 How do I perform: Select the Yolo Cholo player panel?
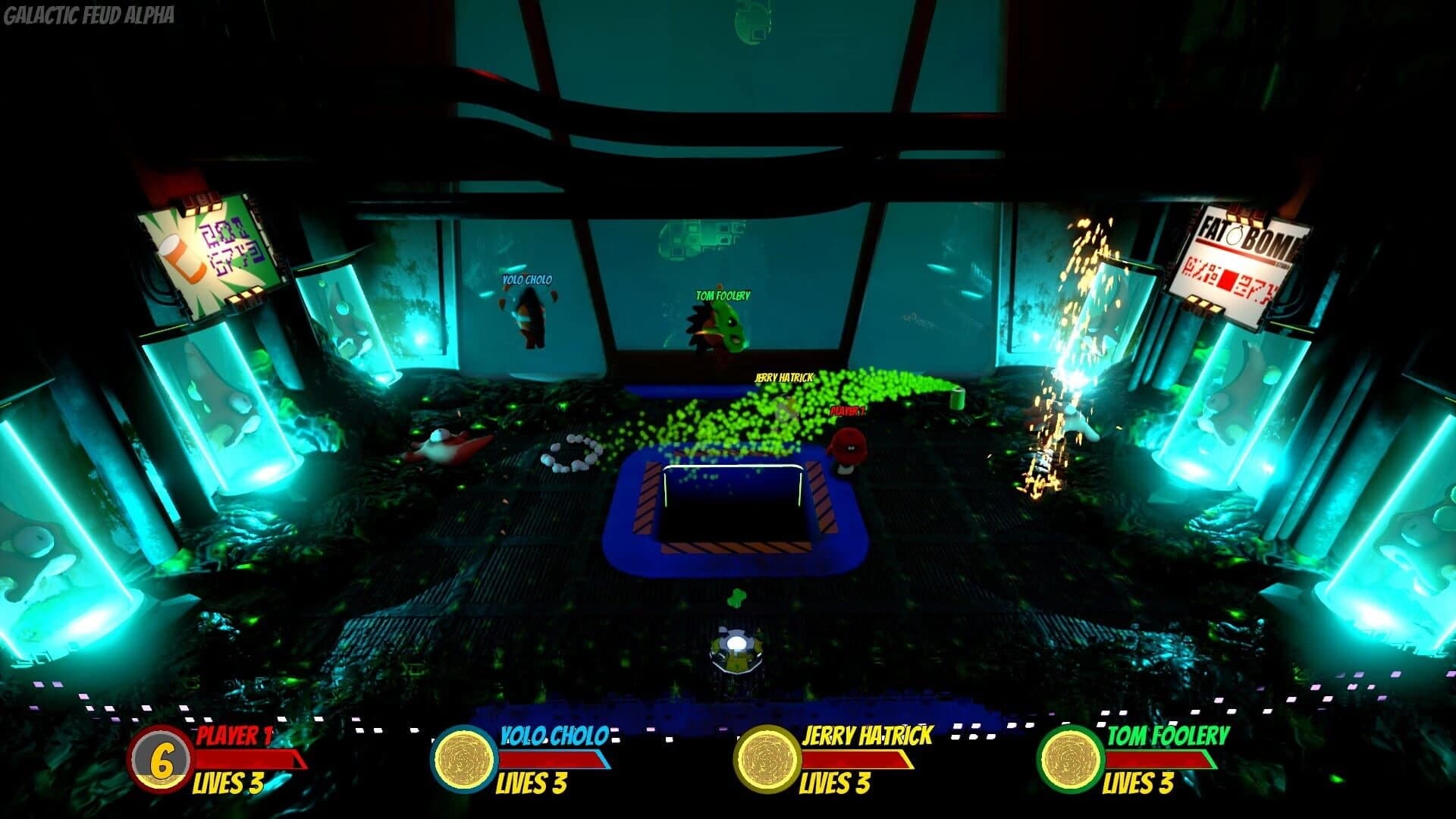pyautogui.click(x=516, y=758)
